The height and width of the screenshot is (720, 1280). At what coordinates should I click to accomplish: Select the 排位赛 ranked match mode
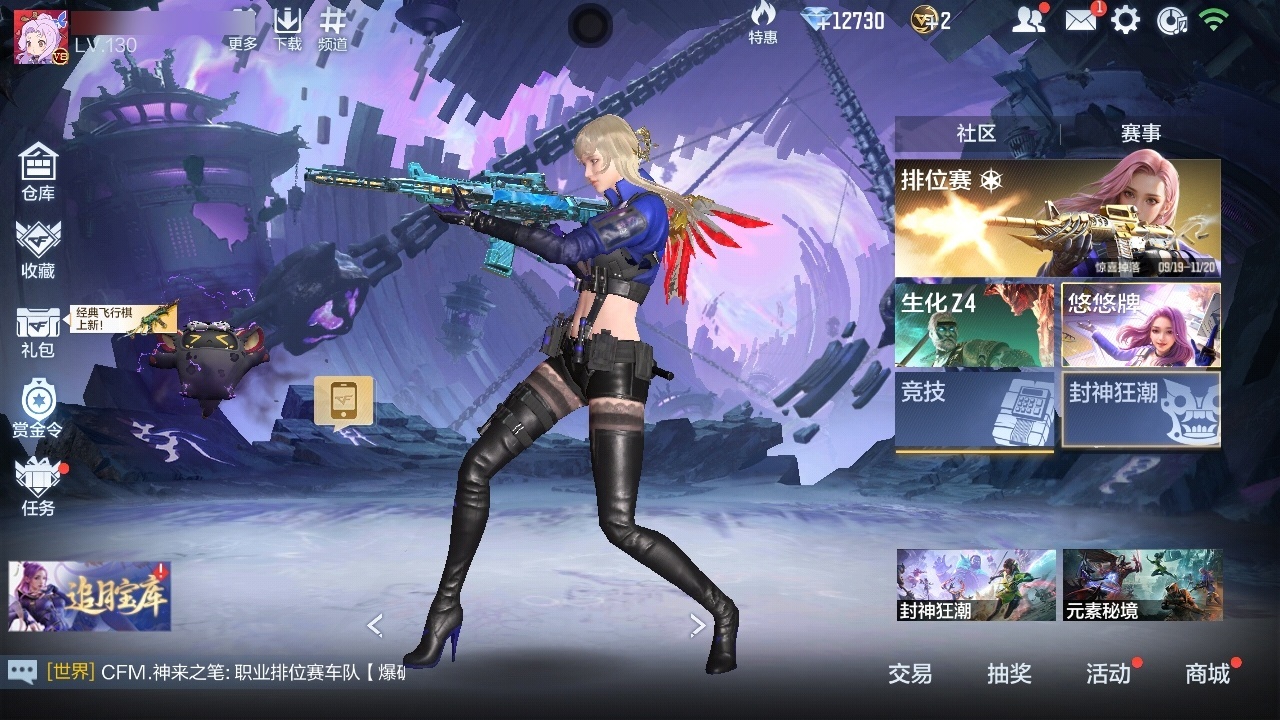[x=1057, y=218]
